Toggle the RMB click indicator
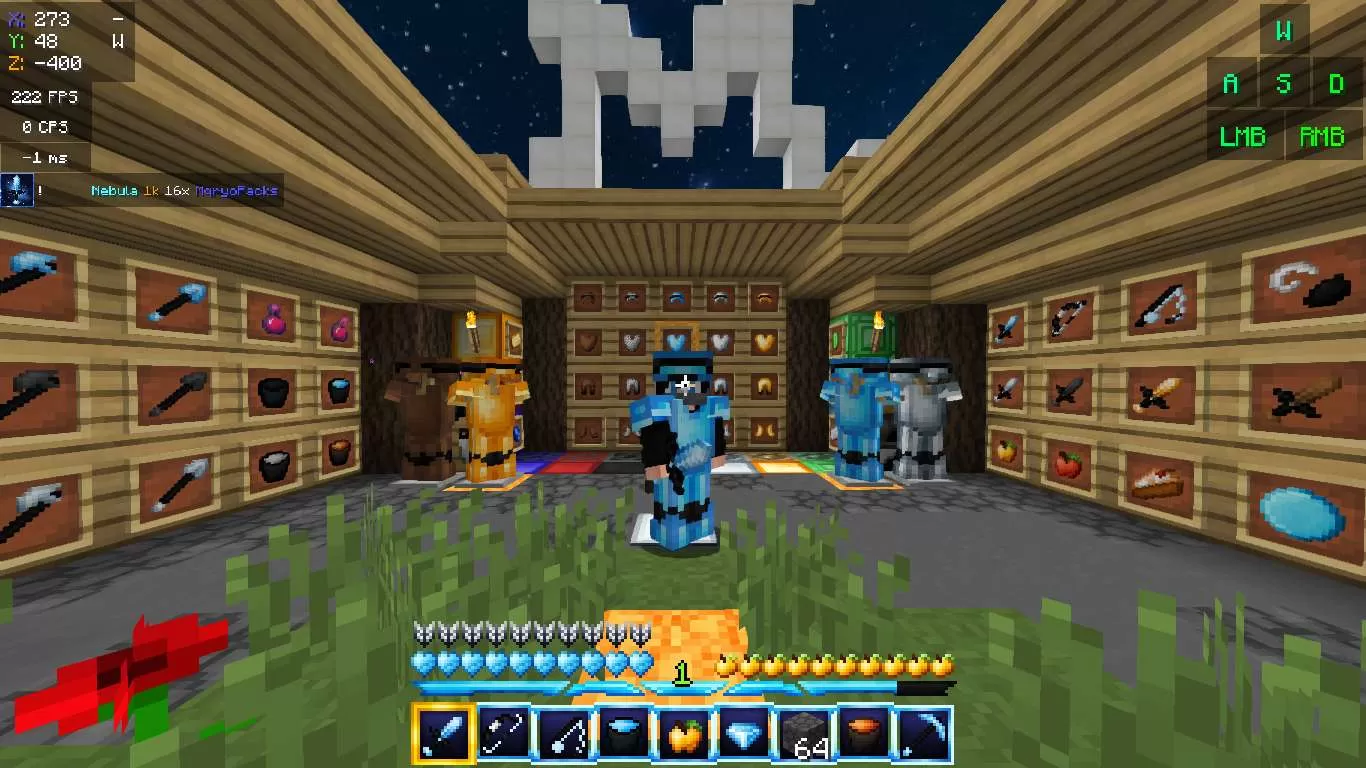1366x768 pixels. (1322, 136)
